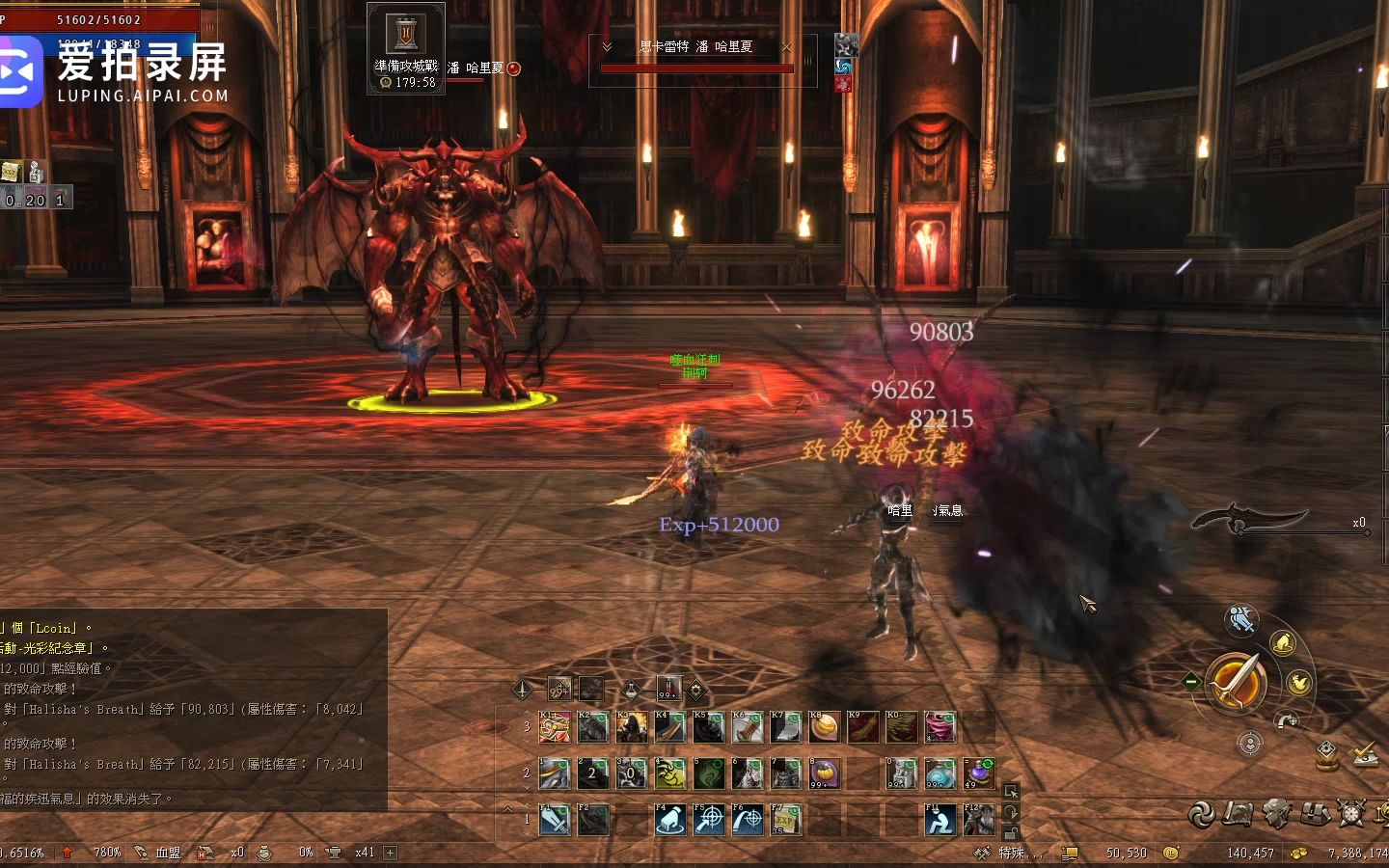This screenshot has height=868, width=1389.
Task: Activate the main sword attack button
Action: [1236, 681]
